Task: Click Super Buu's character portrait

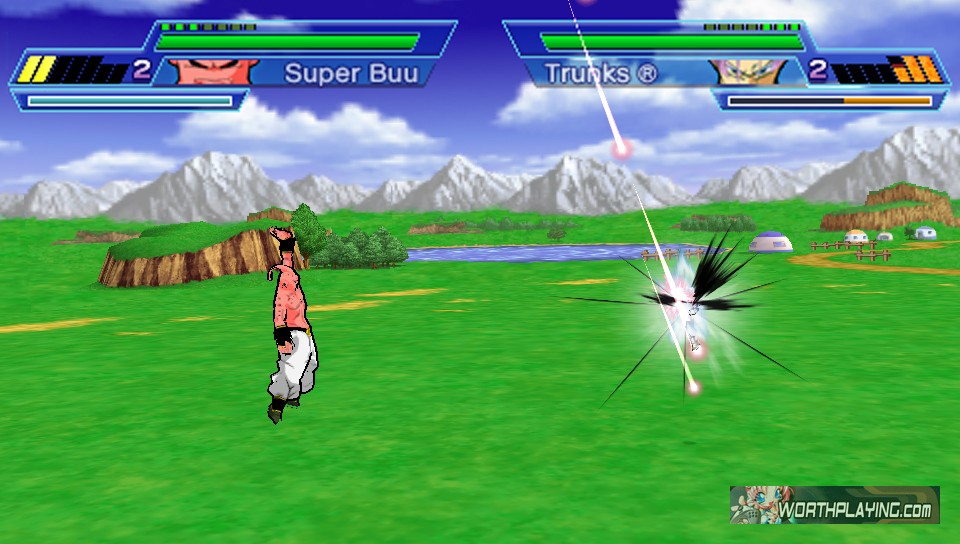Action: [199, 71]
